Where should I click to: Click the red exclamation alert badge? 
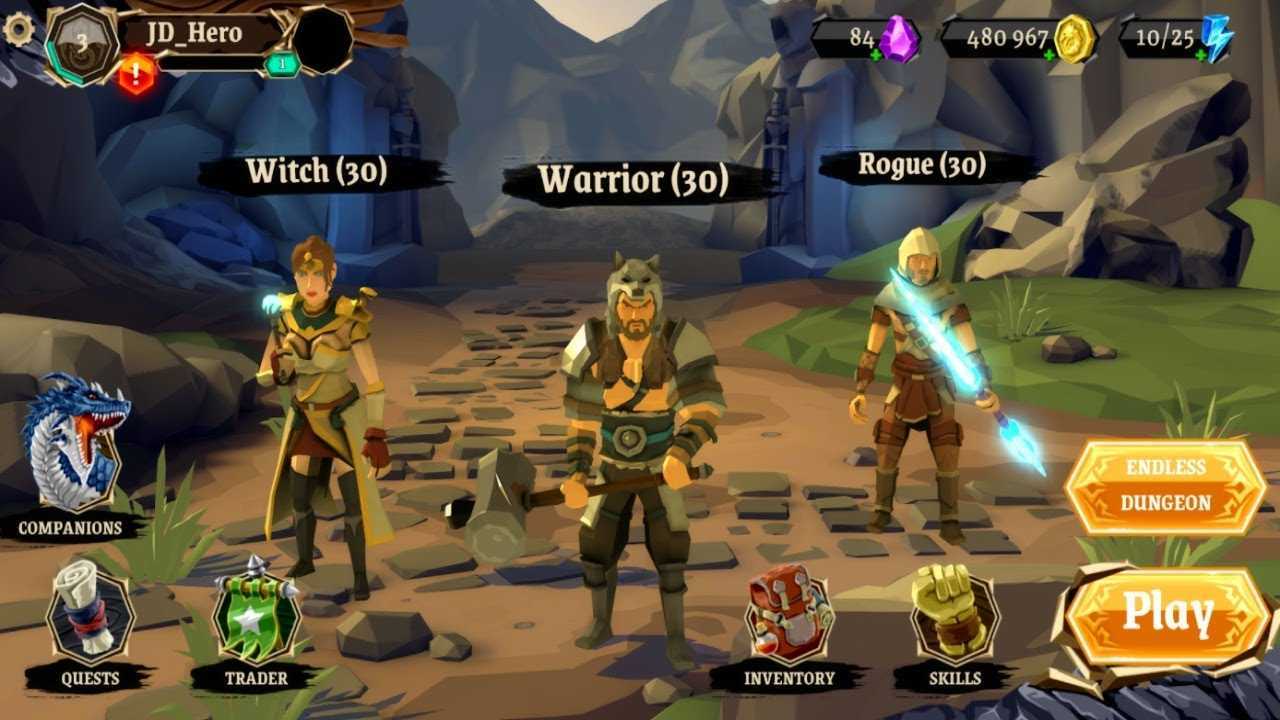(x=138, y=74)
